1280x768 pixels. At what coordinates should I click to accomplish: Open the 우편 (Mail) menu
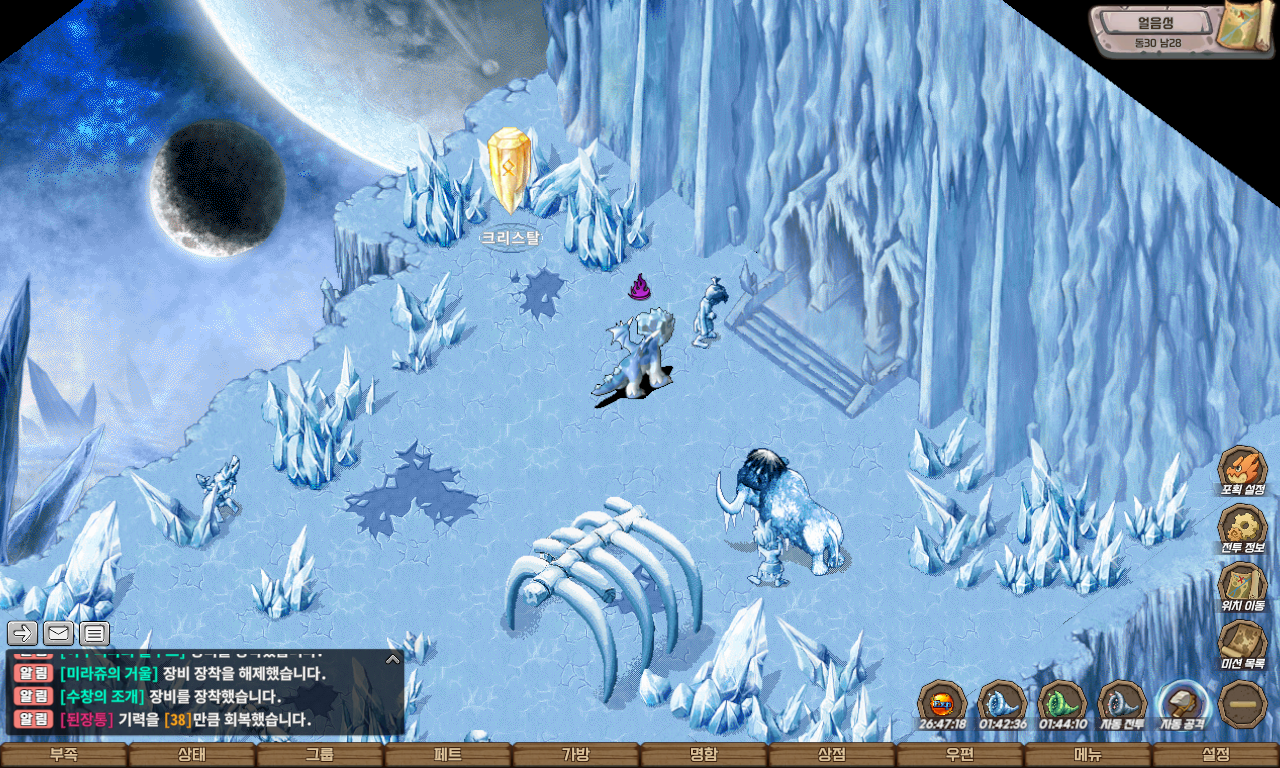(x=960, y=755)
